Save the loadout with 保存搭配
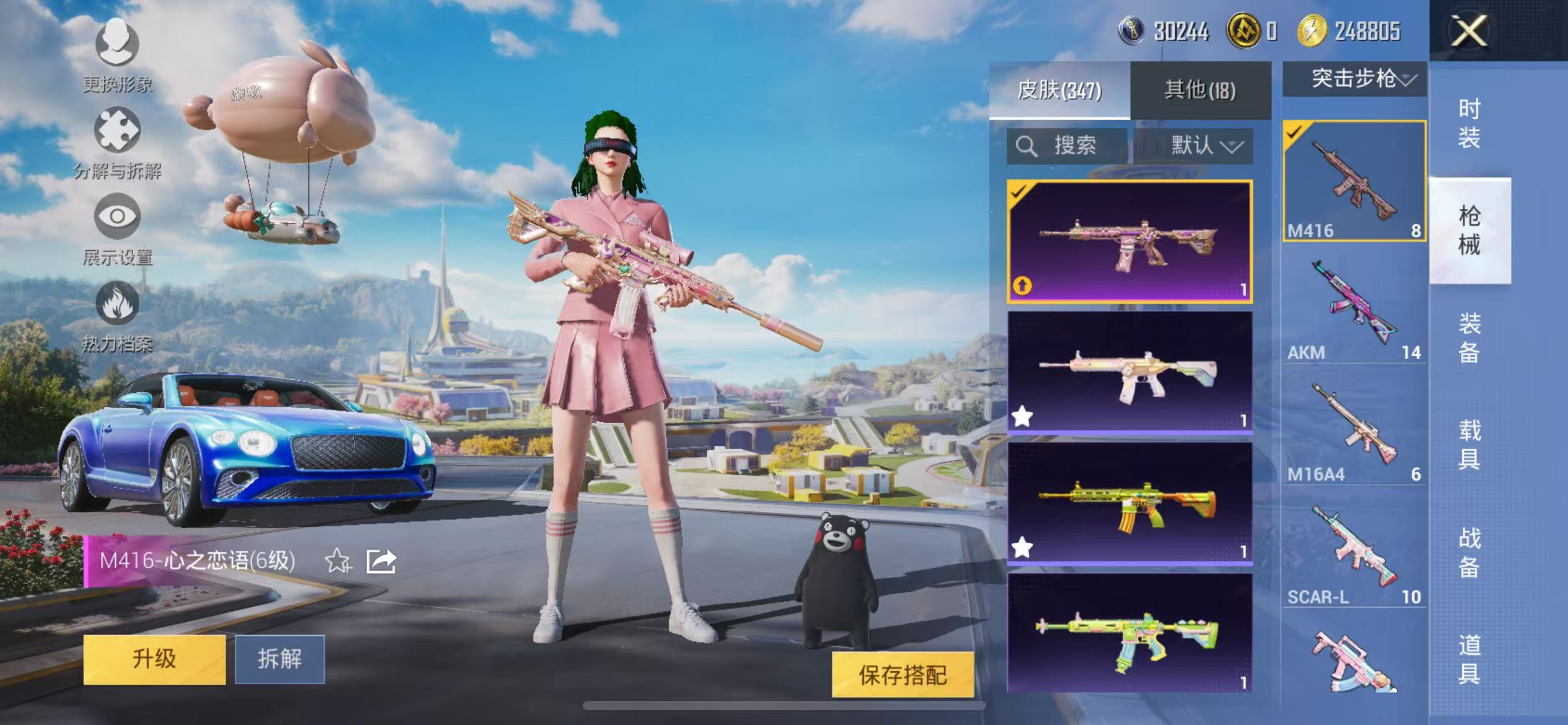This screenshot has width=1568, height=725. (x=902, y=675)
